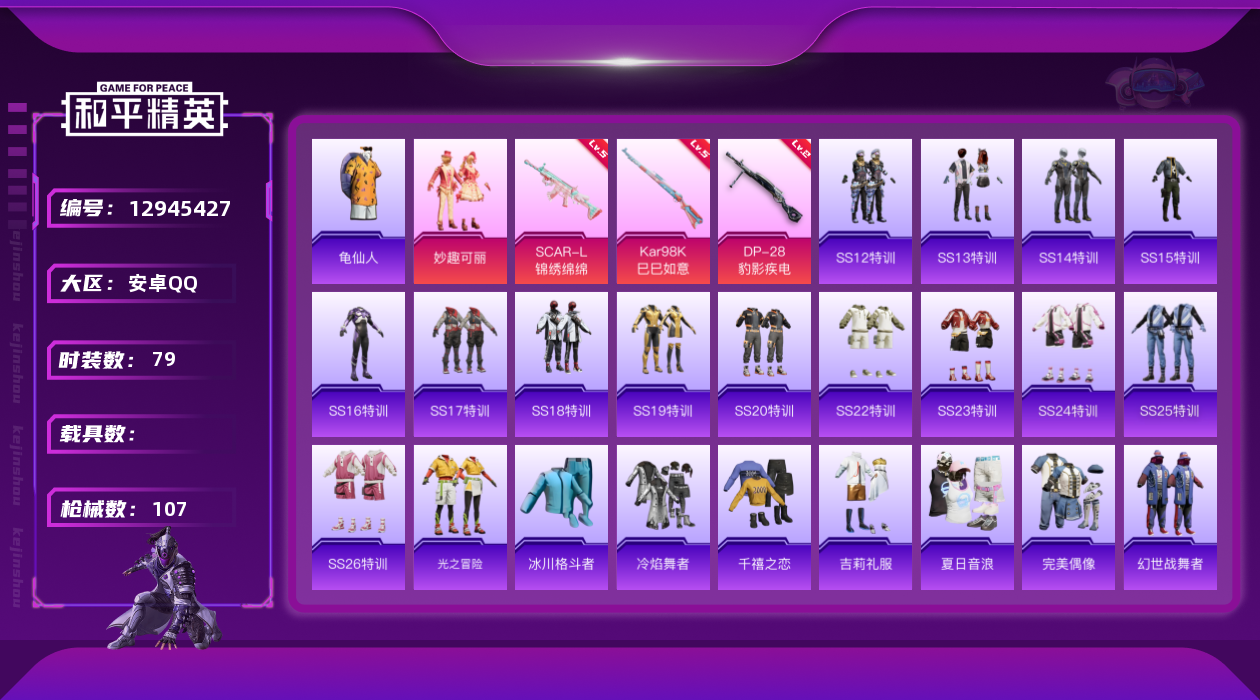Select the 千禧之恋 outfit card
1260x700 pixels.
pos(764,517)
